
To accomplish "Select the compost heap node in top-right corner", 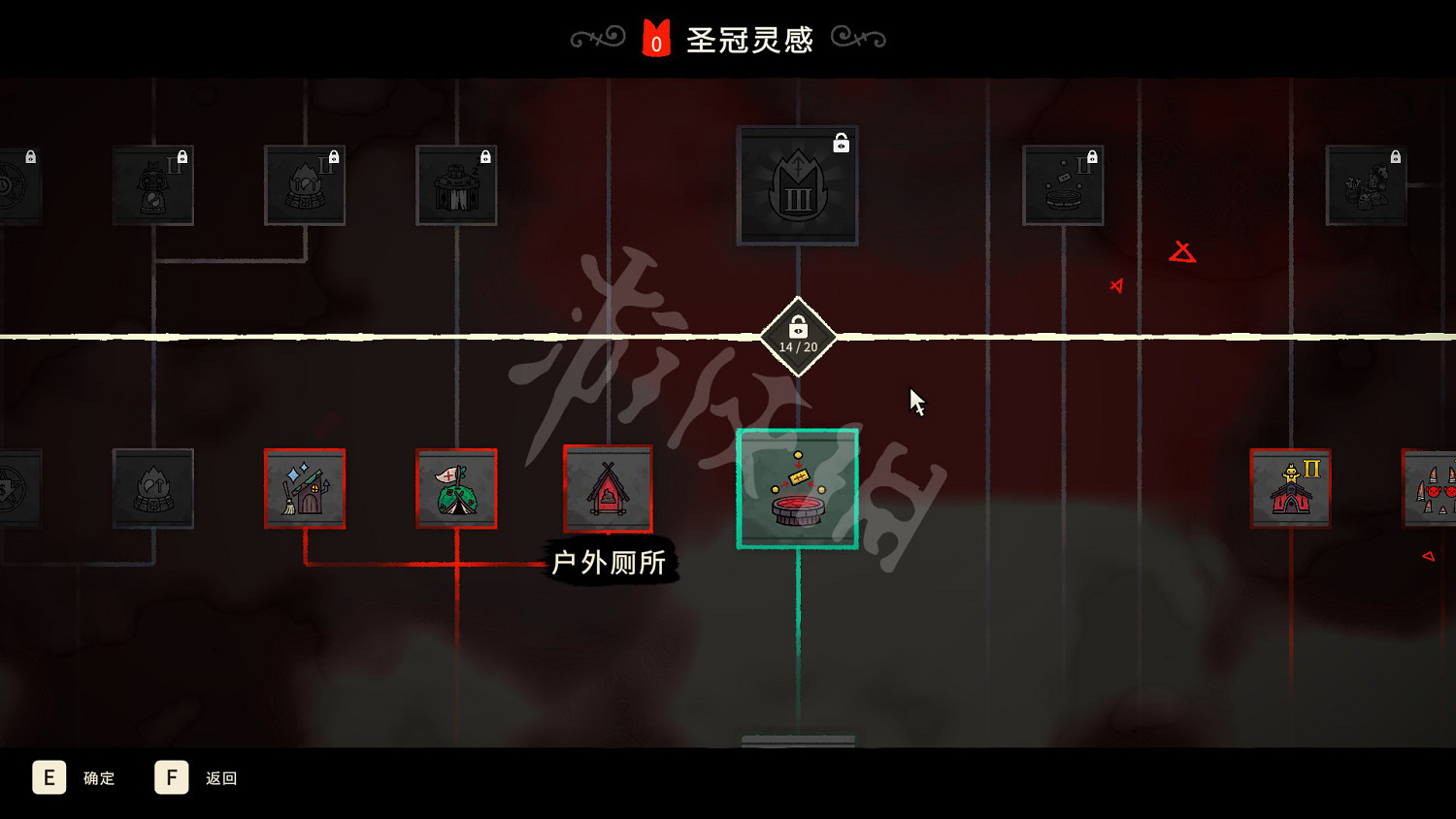I will (1367, 184).
